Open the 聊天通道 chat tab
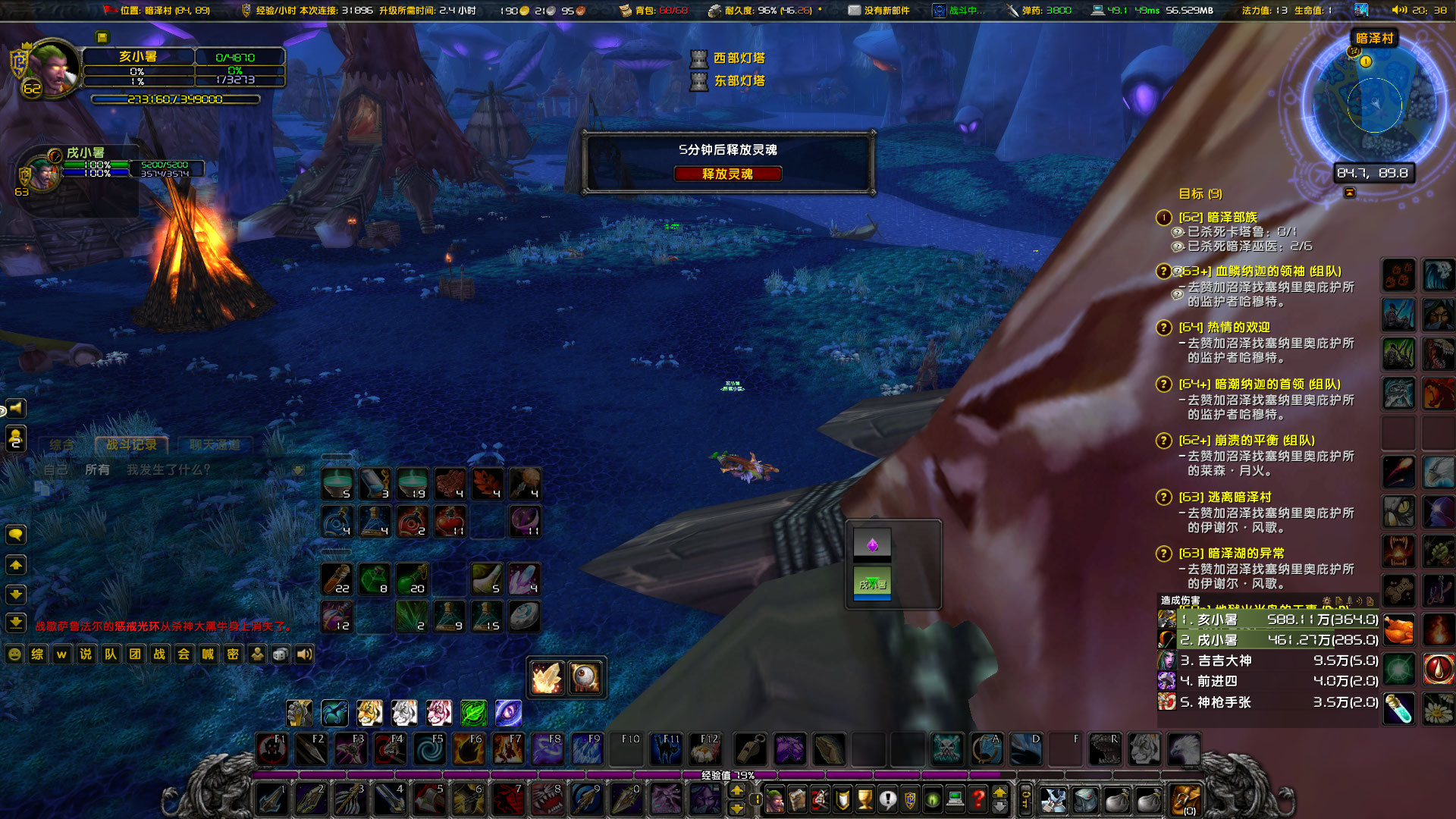This screenshot has height=819, width=1456. [x=215, y=445]
